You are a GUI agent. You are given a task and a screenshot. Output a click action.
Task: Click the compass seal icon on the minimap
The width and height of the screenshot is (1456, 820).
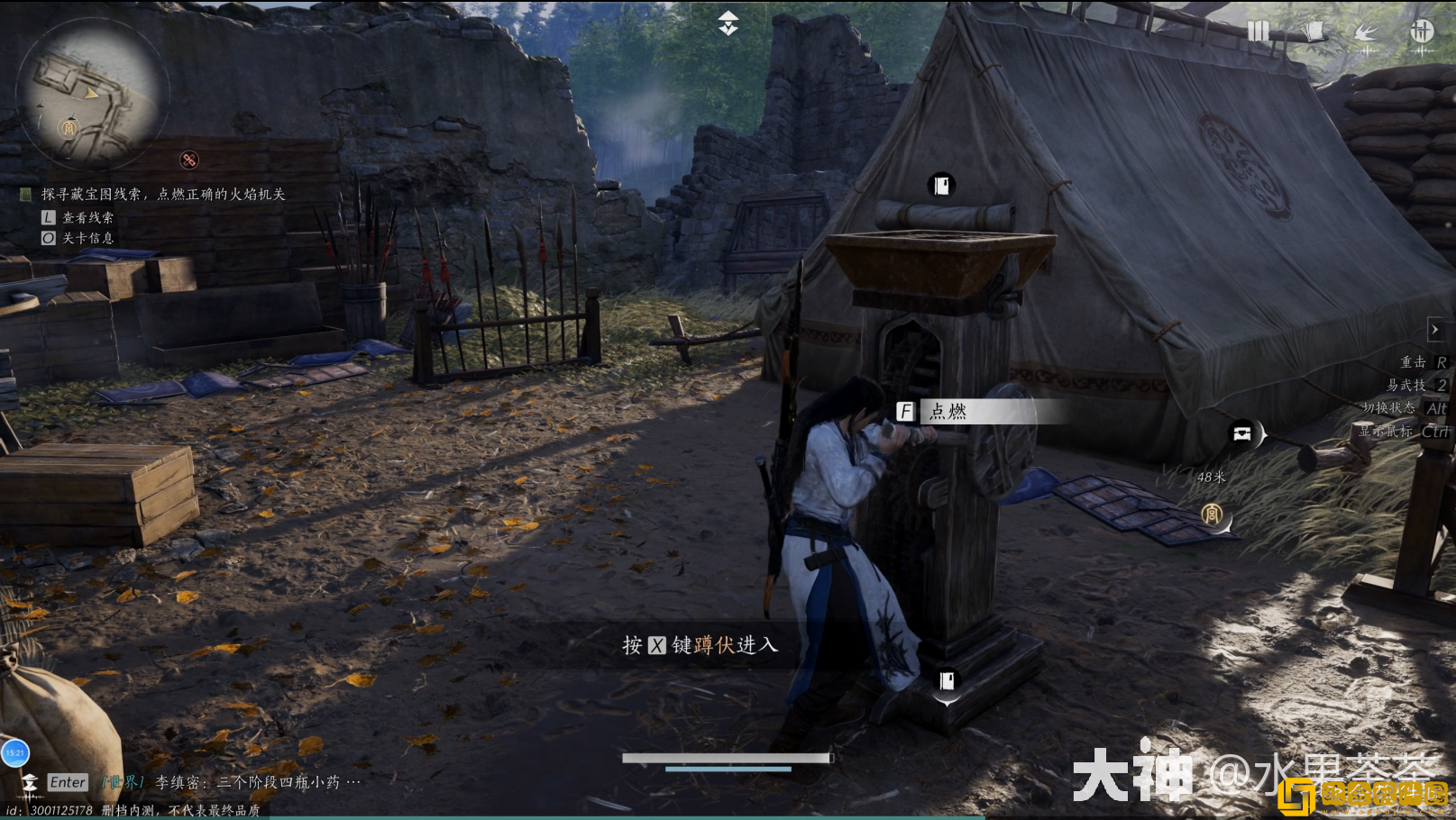[69, 129]
